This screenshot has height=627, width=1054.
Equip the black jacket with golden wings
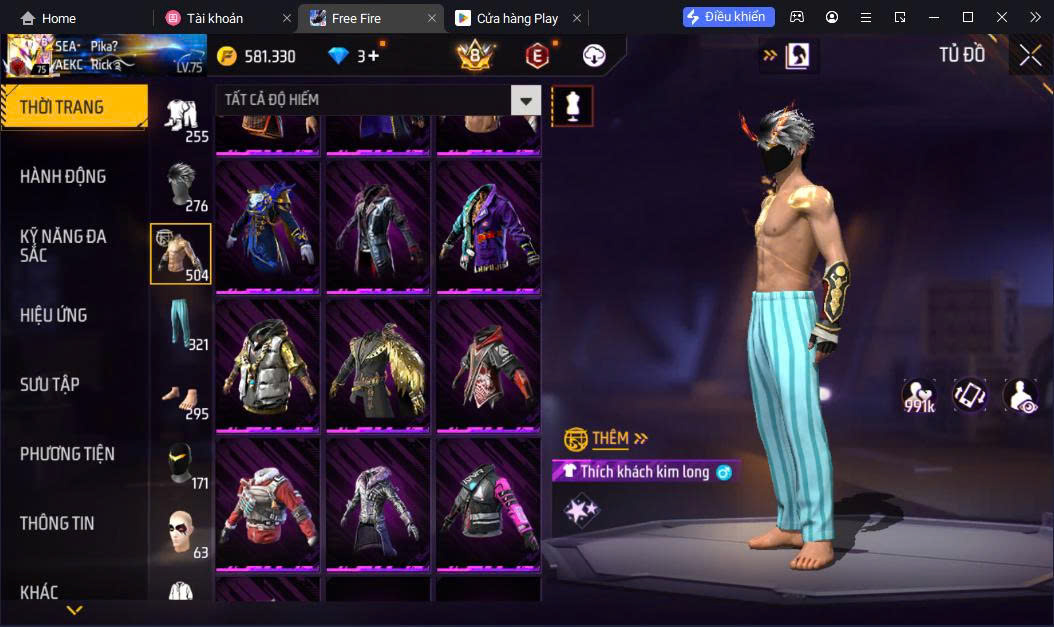(378, 364)
